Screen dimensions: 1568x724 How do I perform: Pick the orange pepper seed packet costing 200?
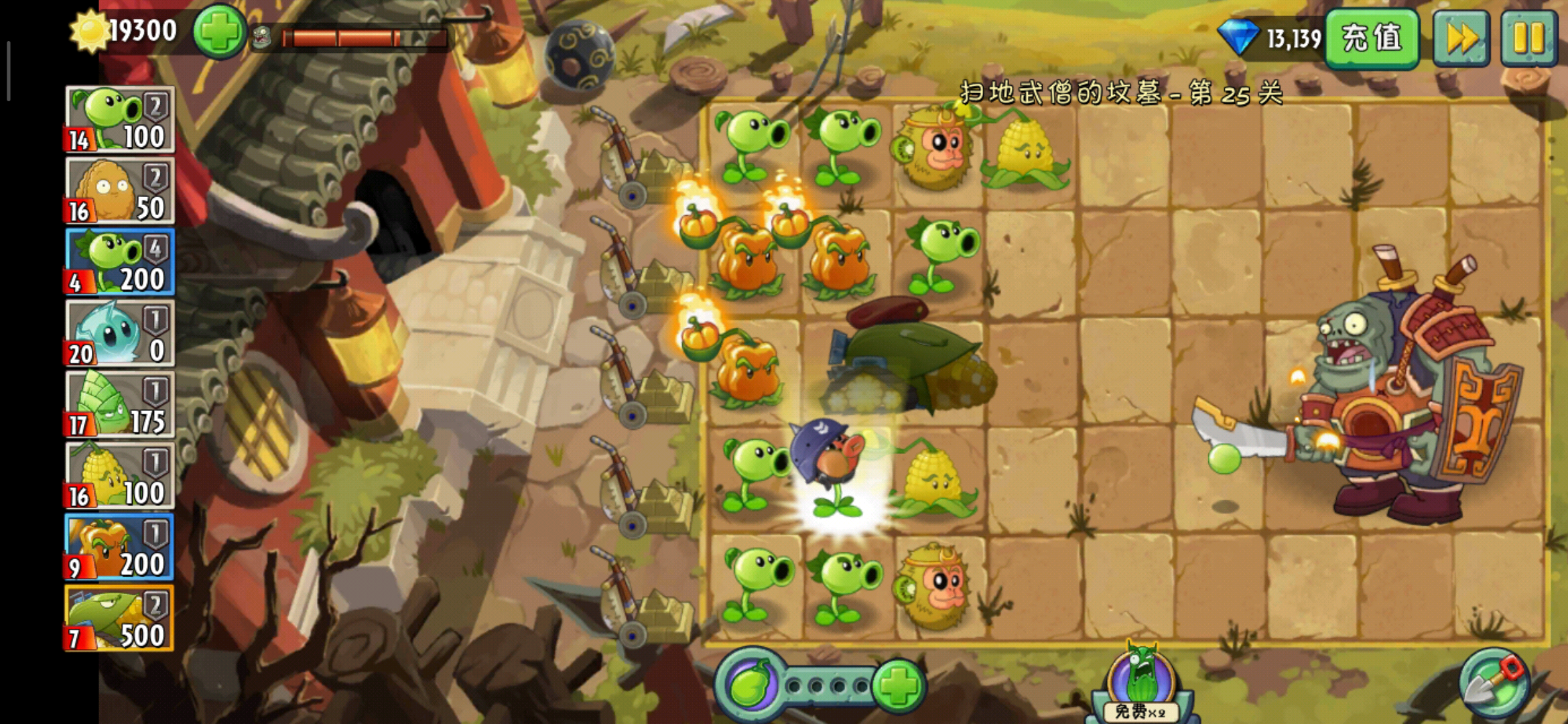coord(119,547)
